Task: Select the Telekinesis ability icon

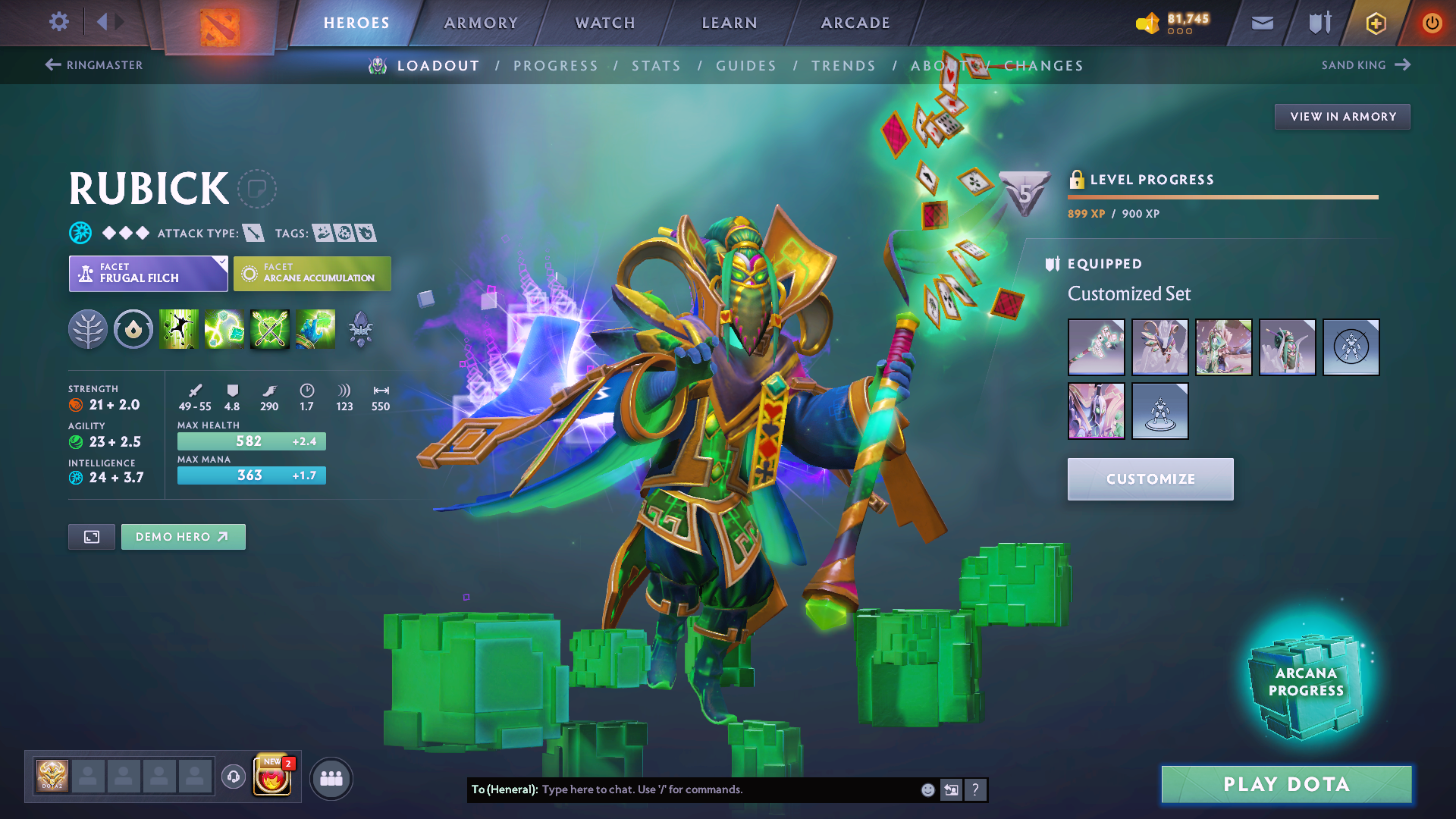Action: click(x=178, y=329)
